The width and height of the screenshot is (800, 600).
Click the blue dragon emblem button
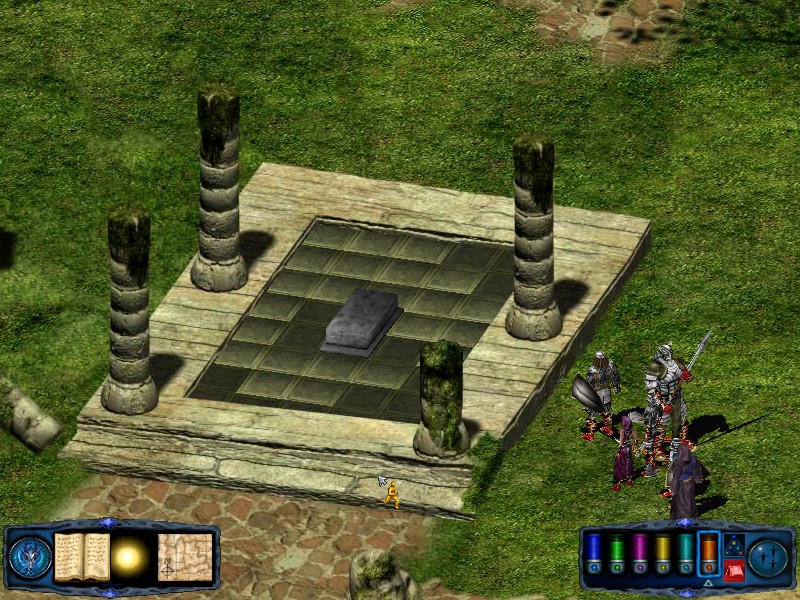(30, 558)
